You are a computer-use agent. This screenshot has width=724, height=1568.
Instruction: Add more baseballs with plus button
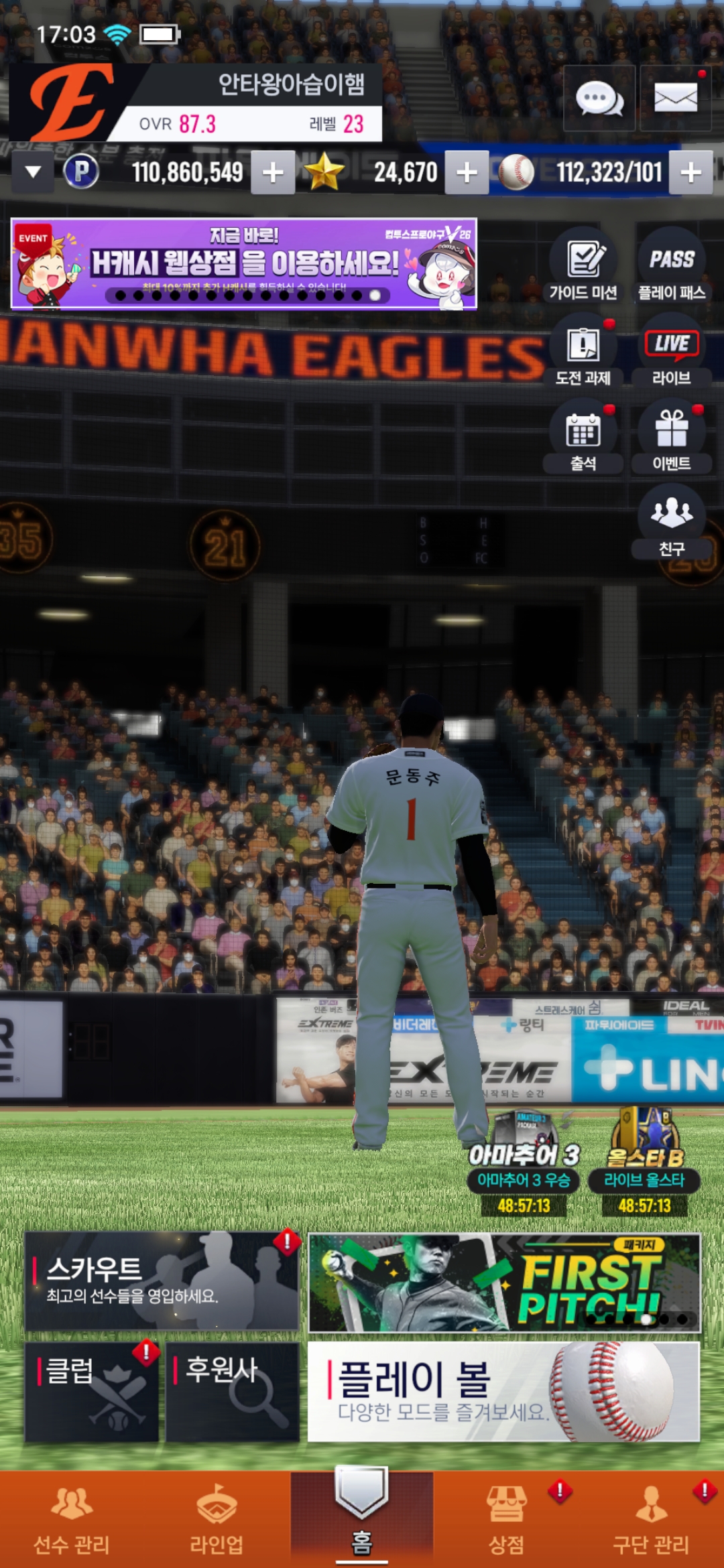[x=690, y=173]
